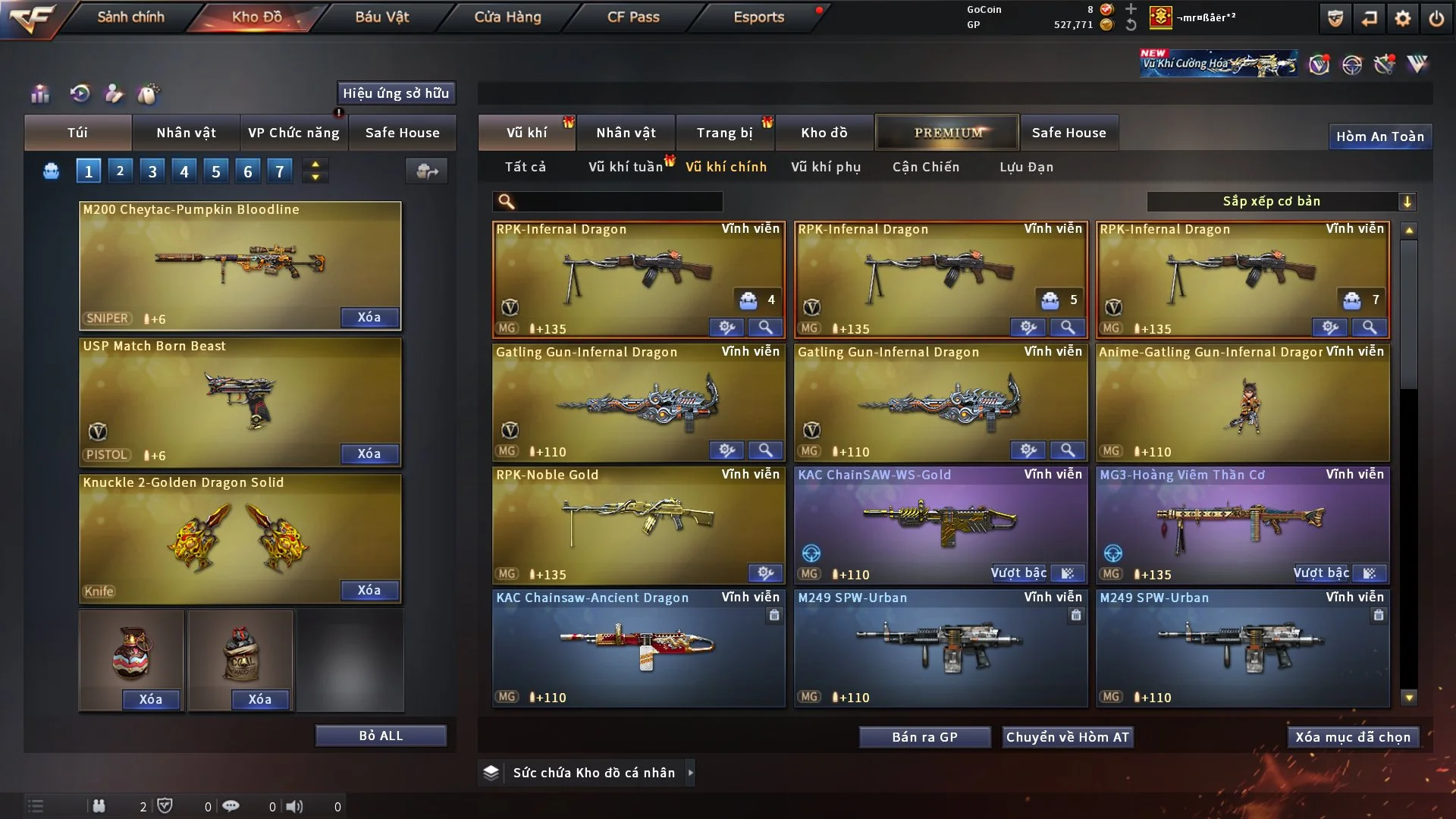The height and width of the screenshot is (819, 1456).
Task: Open the settings gear icon
Action: pyautogui.click(x=1402, y=18)
